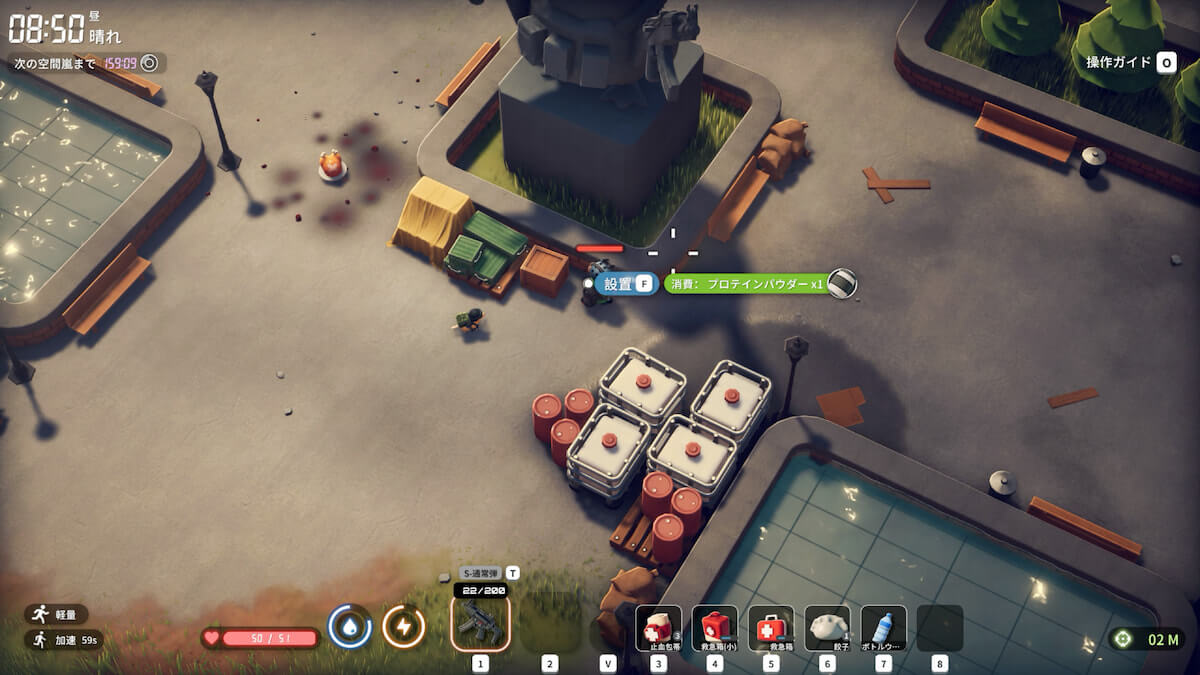Click the 加速 speed boost status badge
1200x675 pixels.
[62, 639]
